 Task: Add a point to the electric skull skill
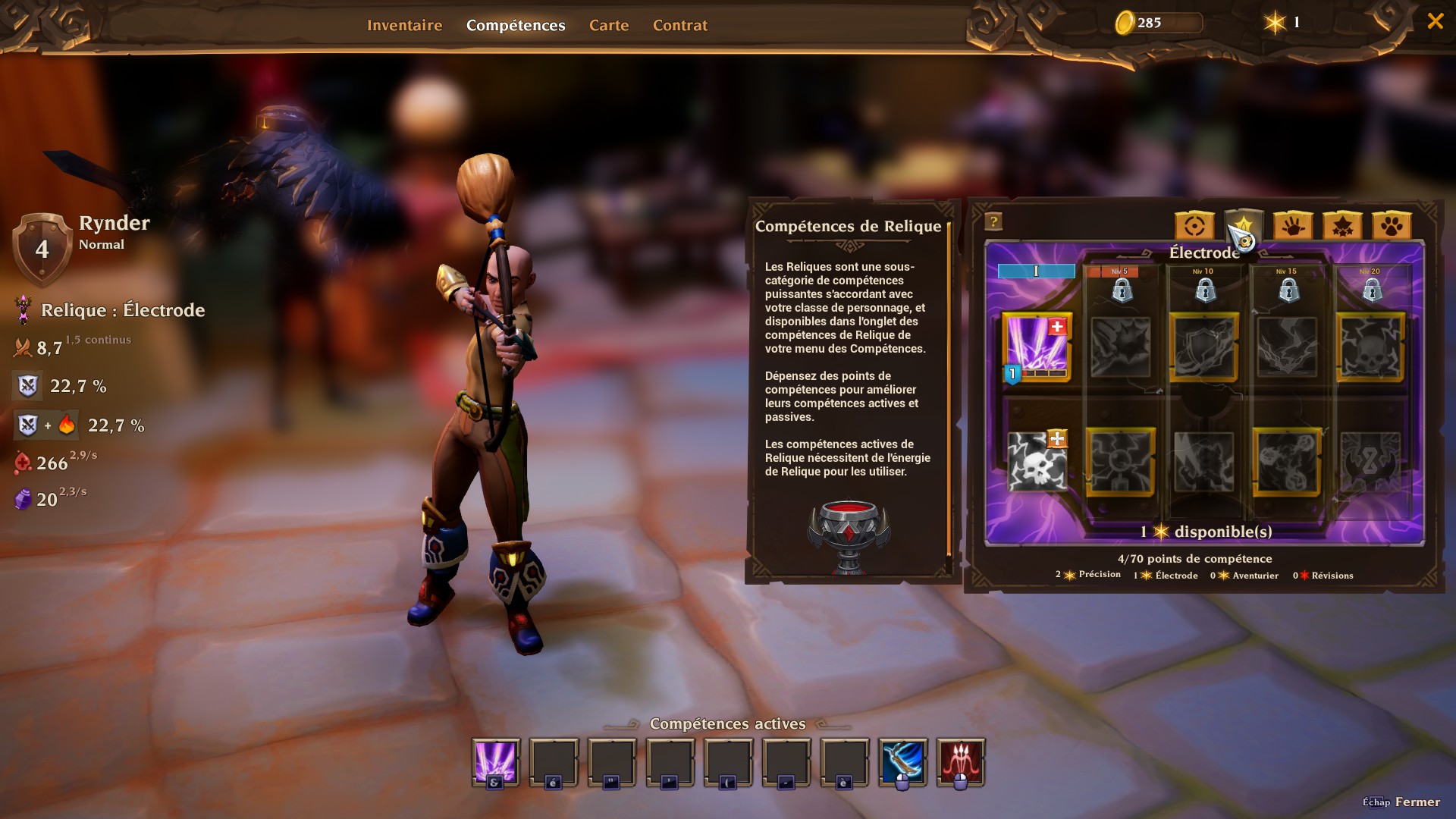coord(1057,439)
